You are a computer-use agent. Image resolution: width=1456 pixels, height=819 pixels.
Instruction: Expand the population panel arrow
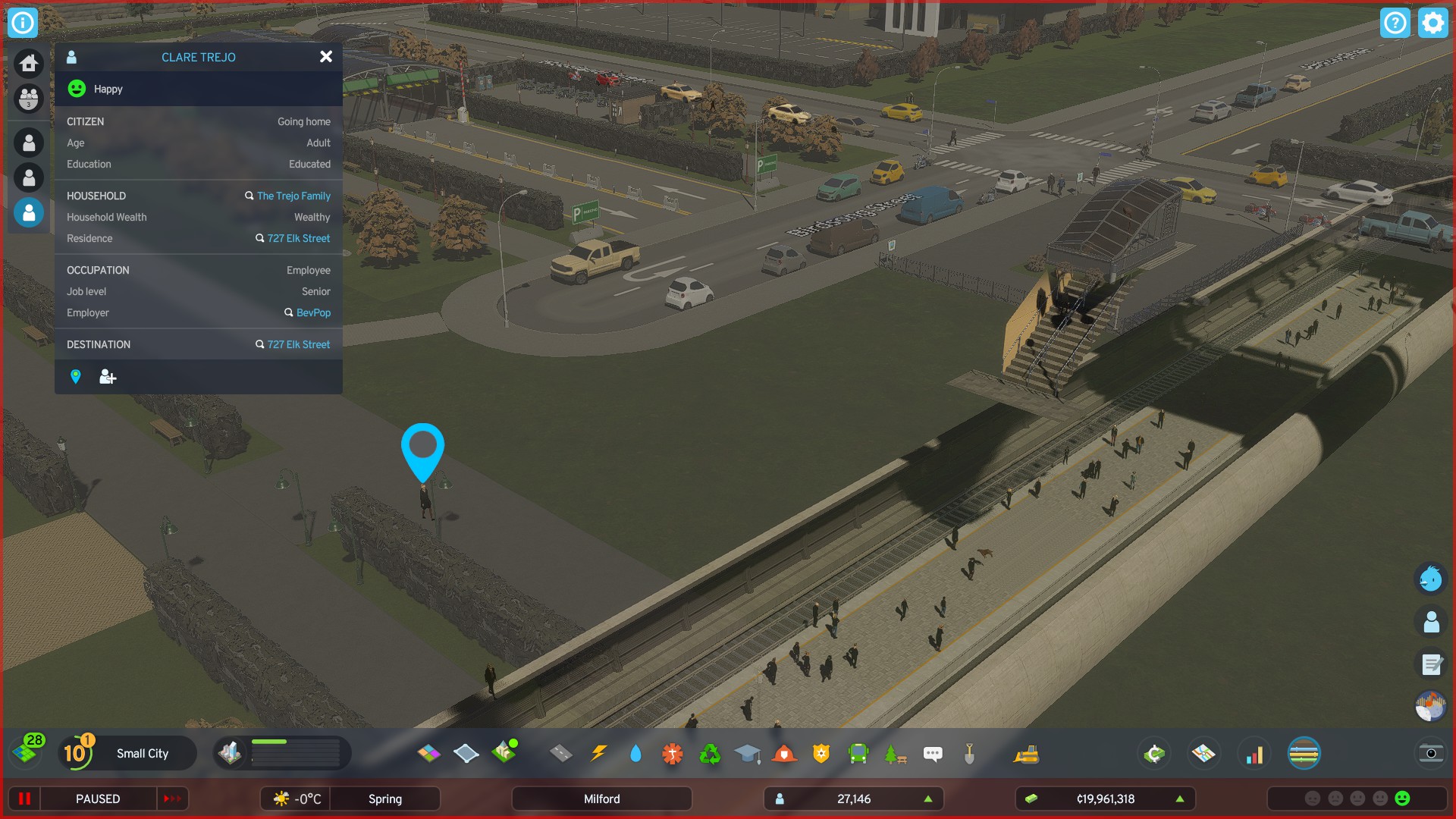click(x=927, y=799)
